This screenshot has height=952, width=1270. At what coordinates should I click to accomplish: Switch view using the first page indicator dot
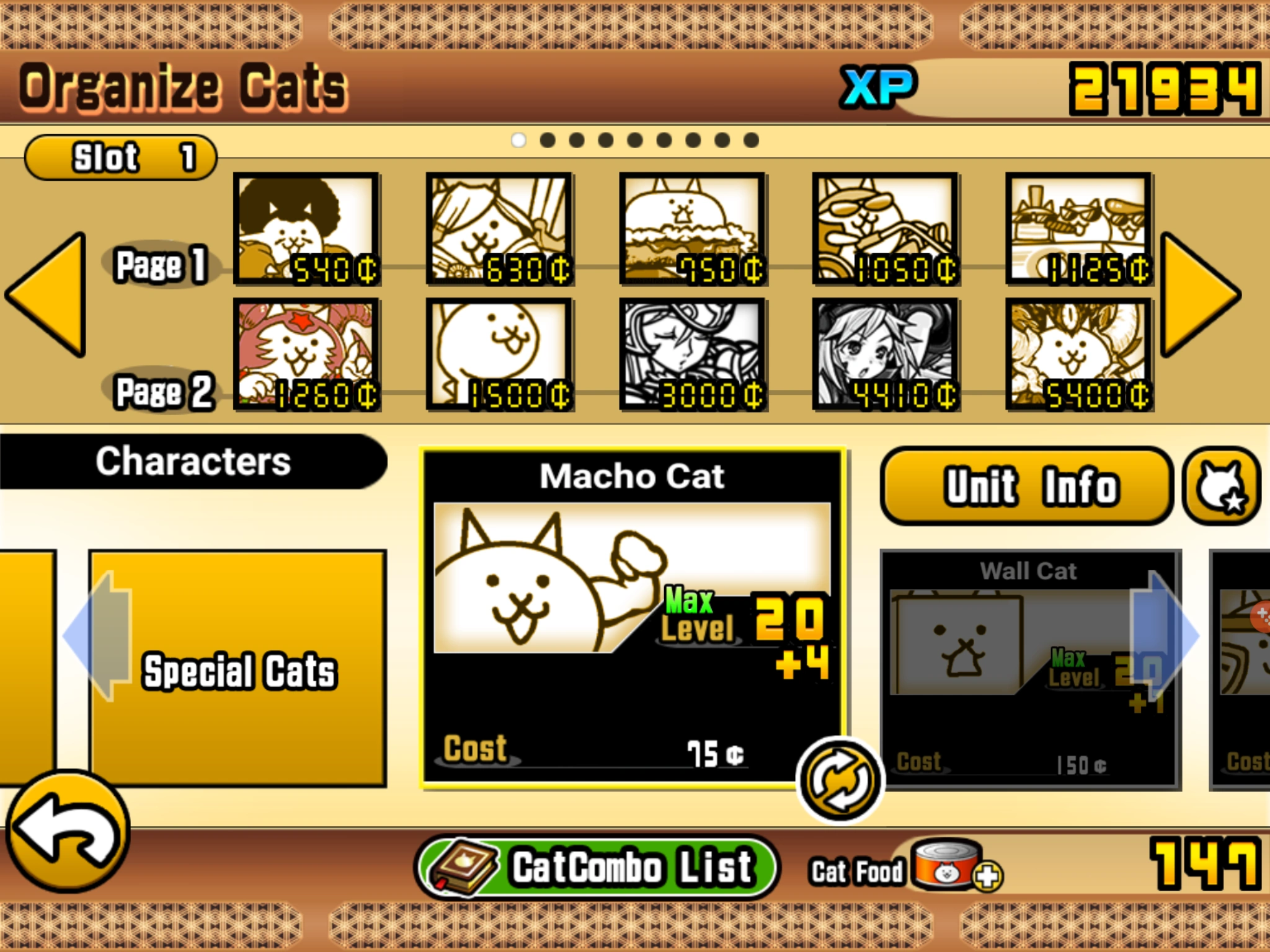[518, 139]
